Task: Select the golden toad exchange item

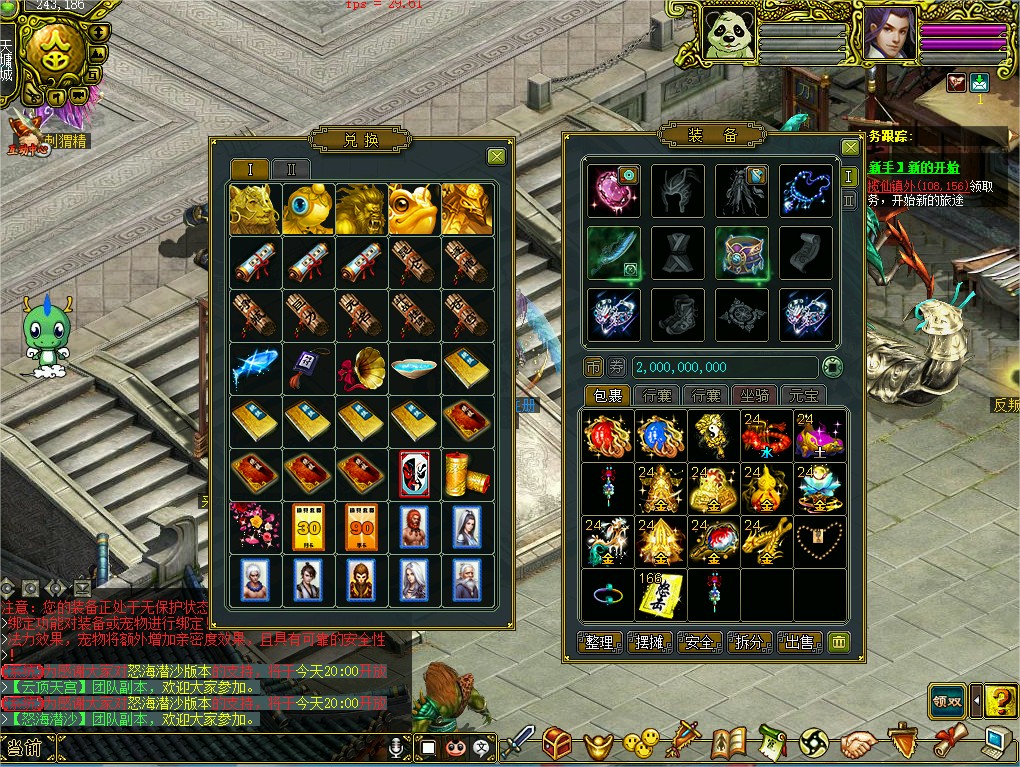Action: click(414, 209)
